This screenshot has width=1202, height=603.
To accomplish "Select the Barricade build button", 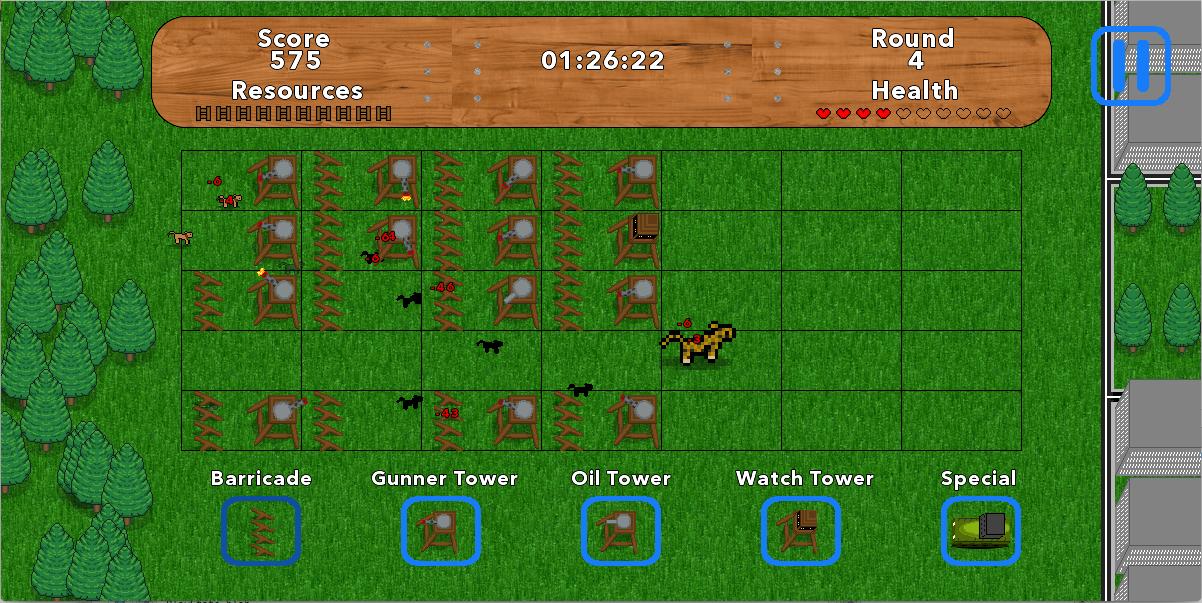I will [261, 531].
